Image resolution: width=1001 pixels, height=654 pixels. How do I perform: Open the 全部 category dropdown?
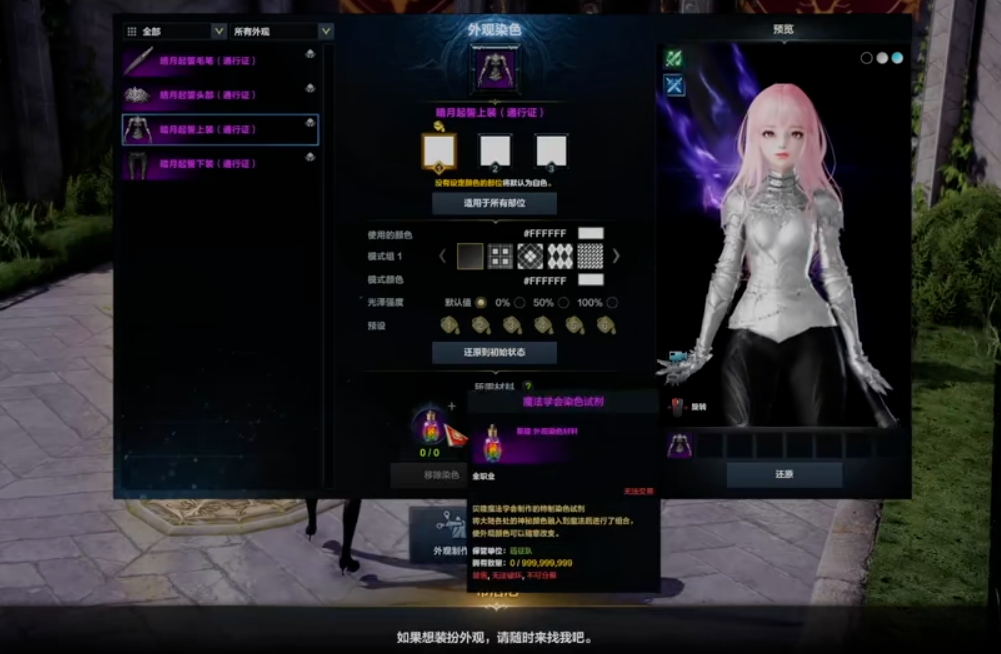coord(175,31)
